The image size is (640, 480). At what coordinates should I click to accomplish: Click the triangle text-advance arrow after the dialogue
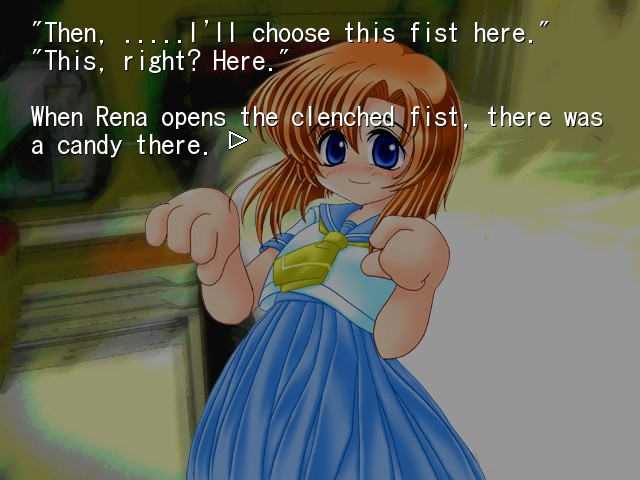[237, 141]
